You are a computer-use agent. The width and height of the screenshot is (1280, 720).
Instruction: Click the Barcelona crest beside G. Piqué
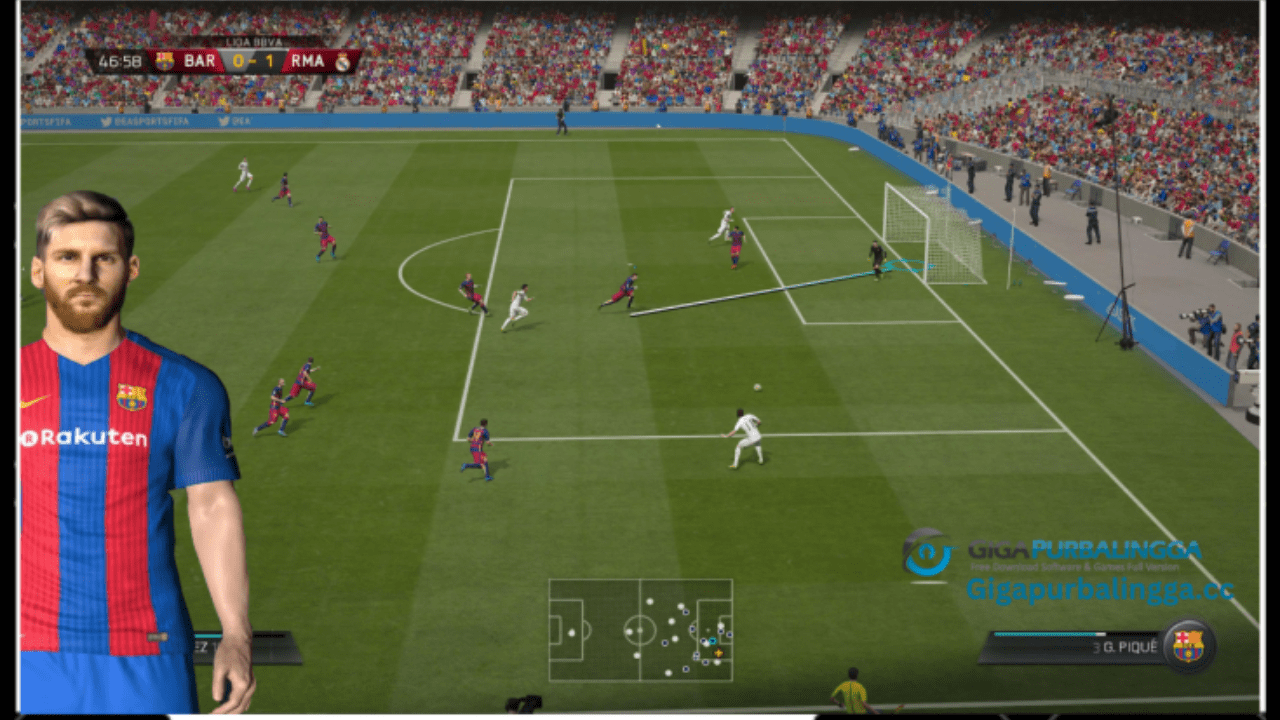[1188, 646]
